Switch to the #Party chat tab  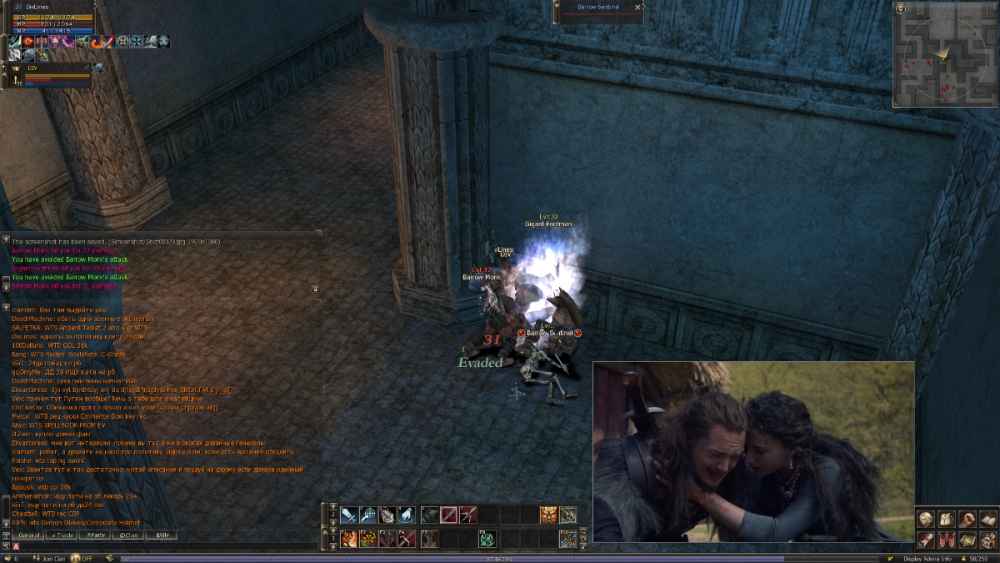(96, 535)
